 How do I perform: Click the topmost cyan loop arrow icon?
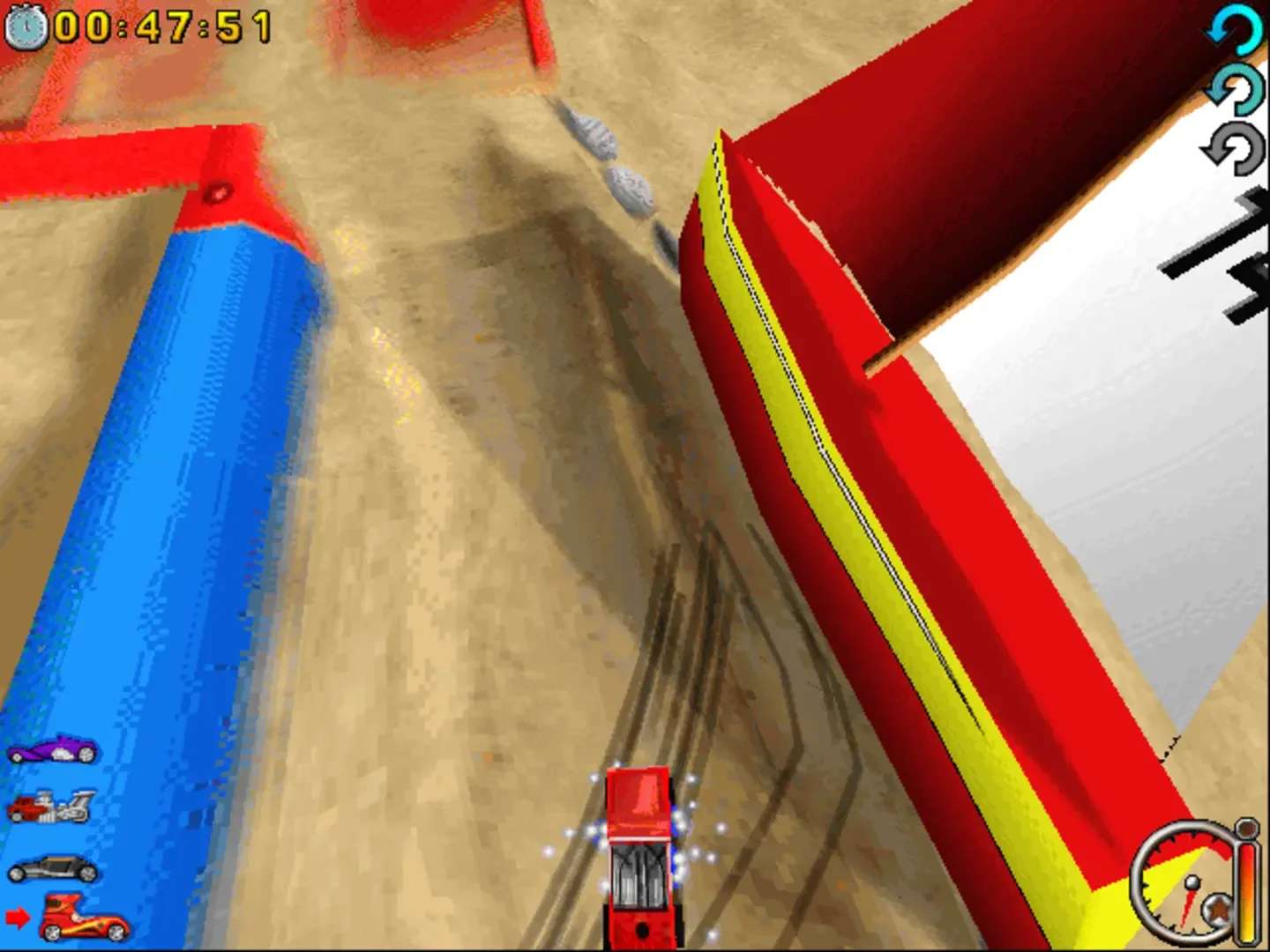point(1235,26)
